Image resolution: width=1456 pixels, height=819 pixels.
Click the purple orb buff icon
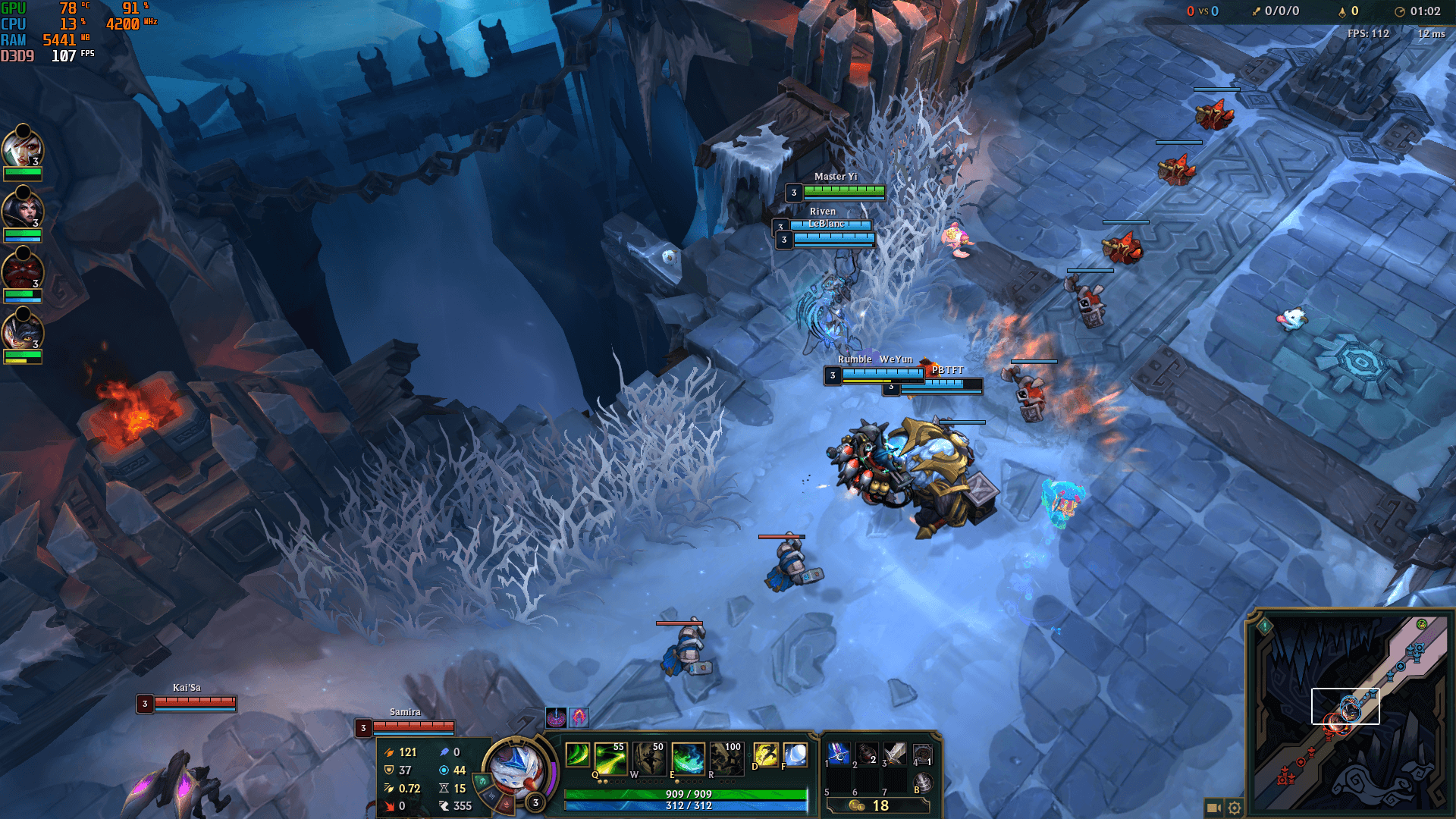[556, 717]
